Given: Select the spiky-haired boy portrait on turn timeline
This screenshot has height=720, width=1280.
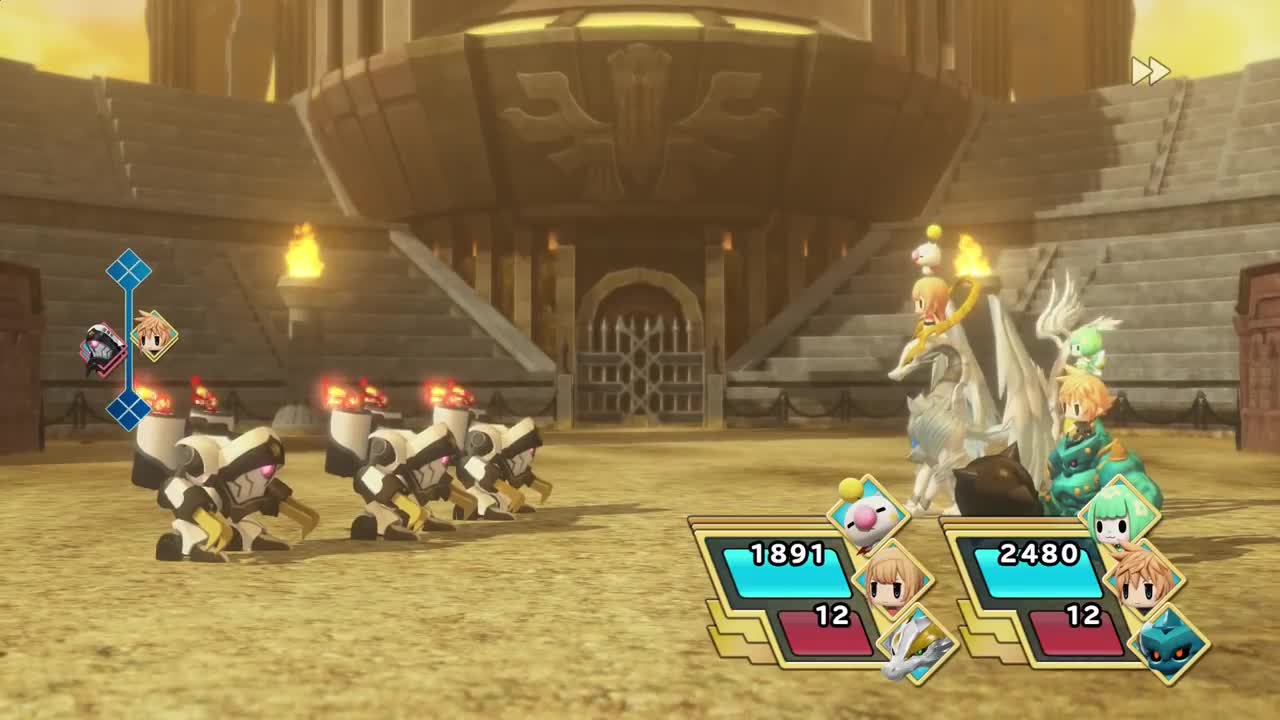Looking at the screenshot, I should [154, 335].
